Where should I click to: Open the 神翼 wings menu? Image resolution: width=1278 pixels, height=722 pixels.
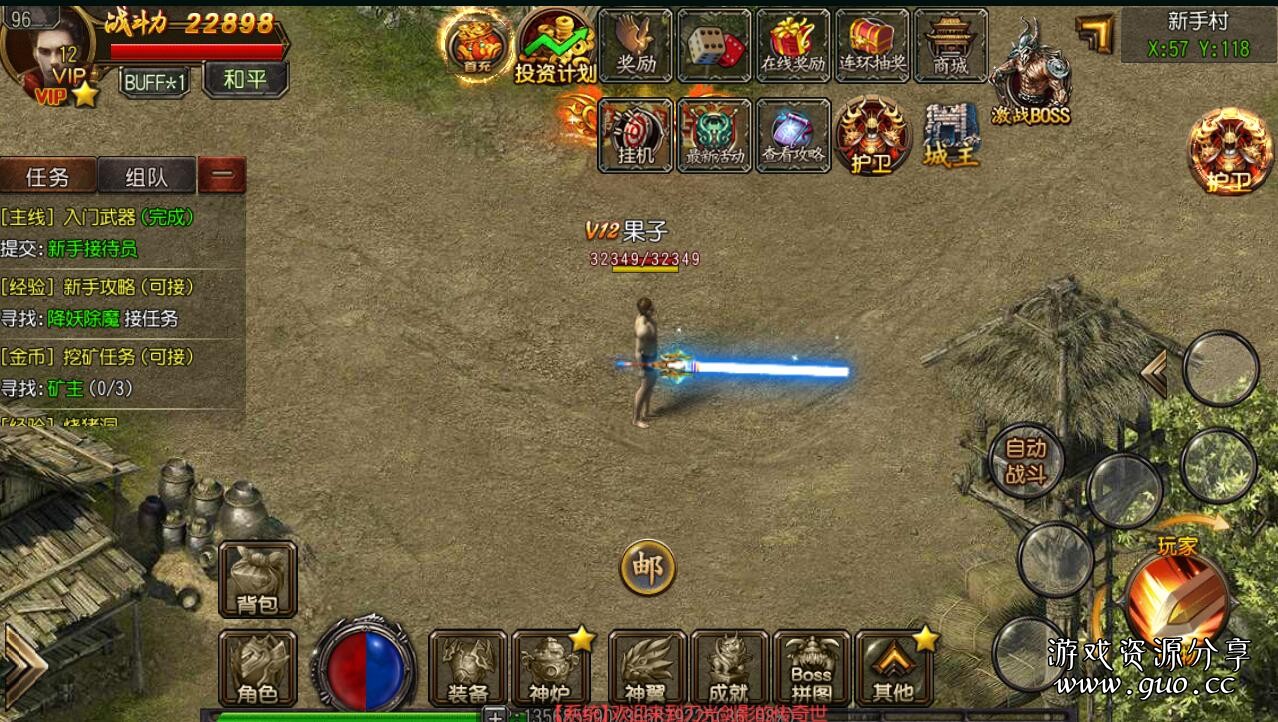pyautogui.click(x=647, y=668)
